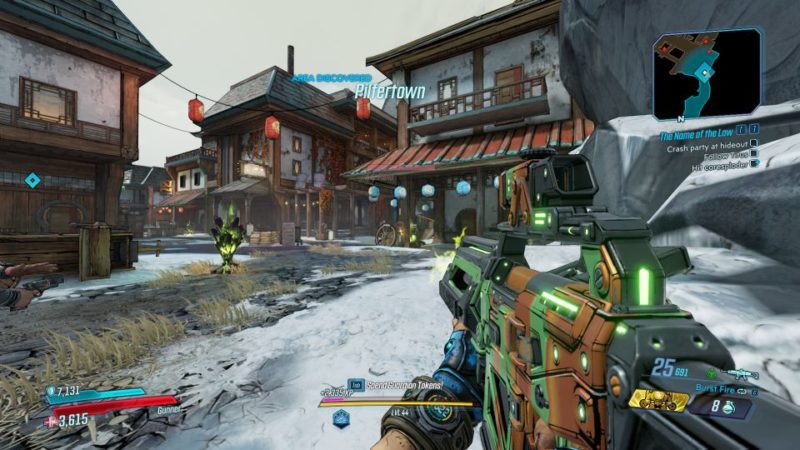
Task: Click the hexagon skill icon below XP bar
Action: [341, 417]
